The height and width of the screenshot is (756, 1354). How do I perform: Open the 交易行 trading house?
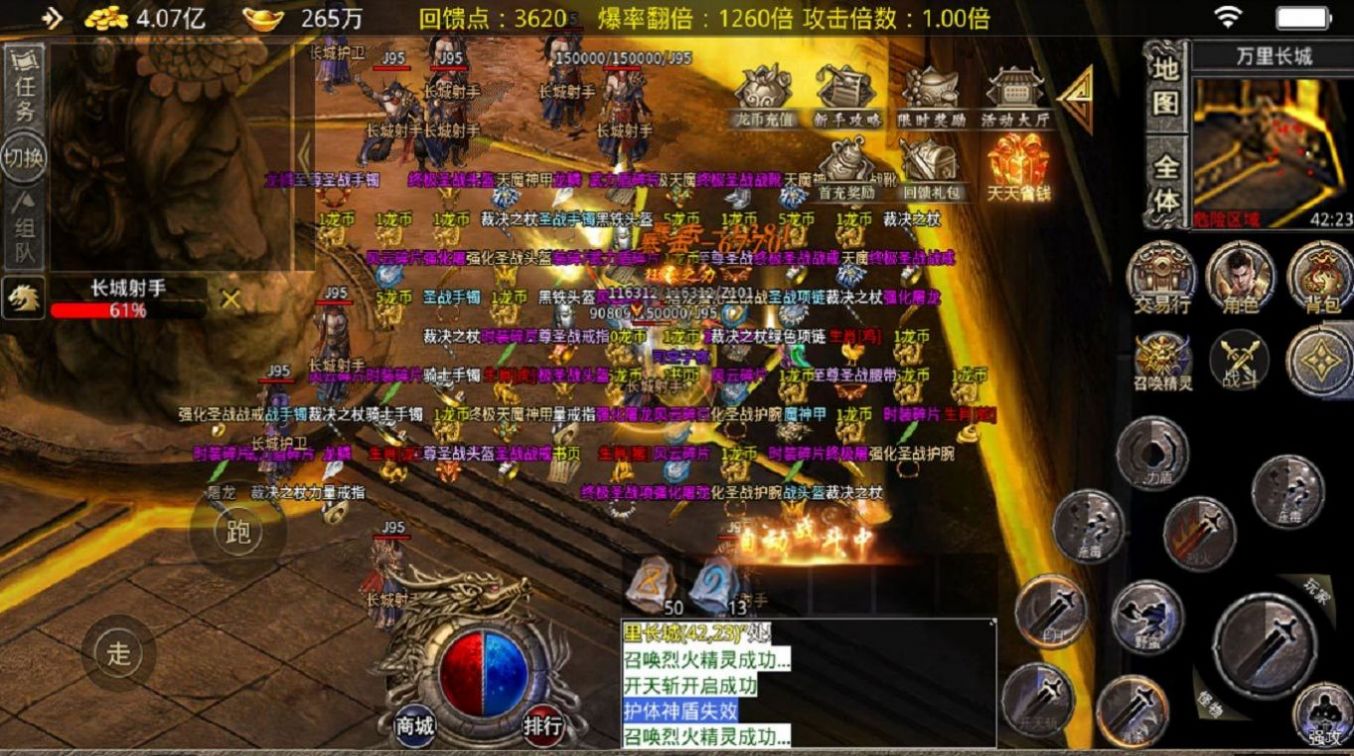[x=1161, y=277]
